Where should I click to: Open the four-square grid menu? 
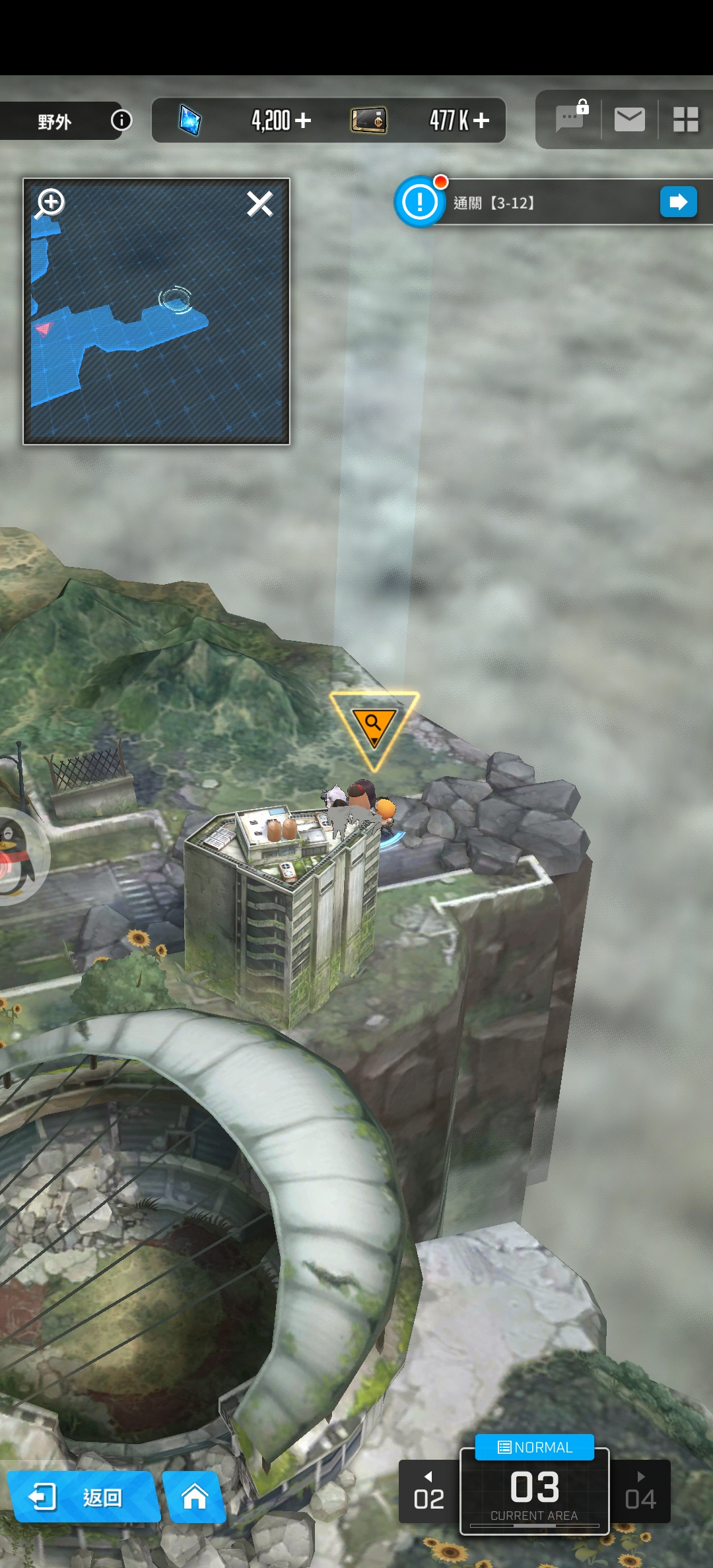click(685, 119)
